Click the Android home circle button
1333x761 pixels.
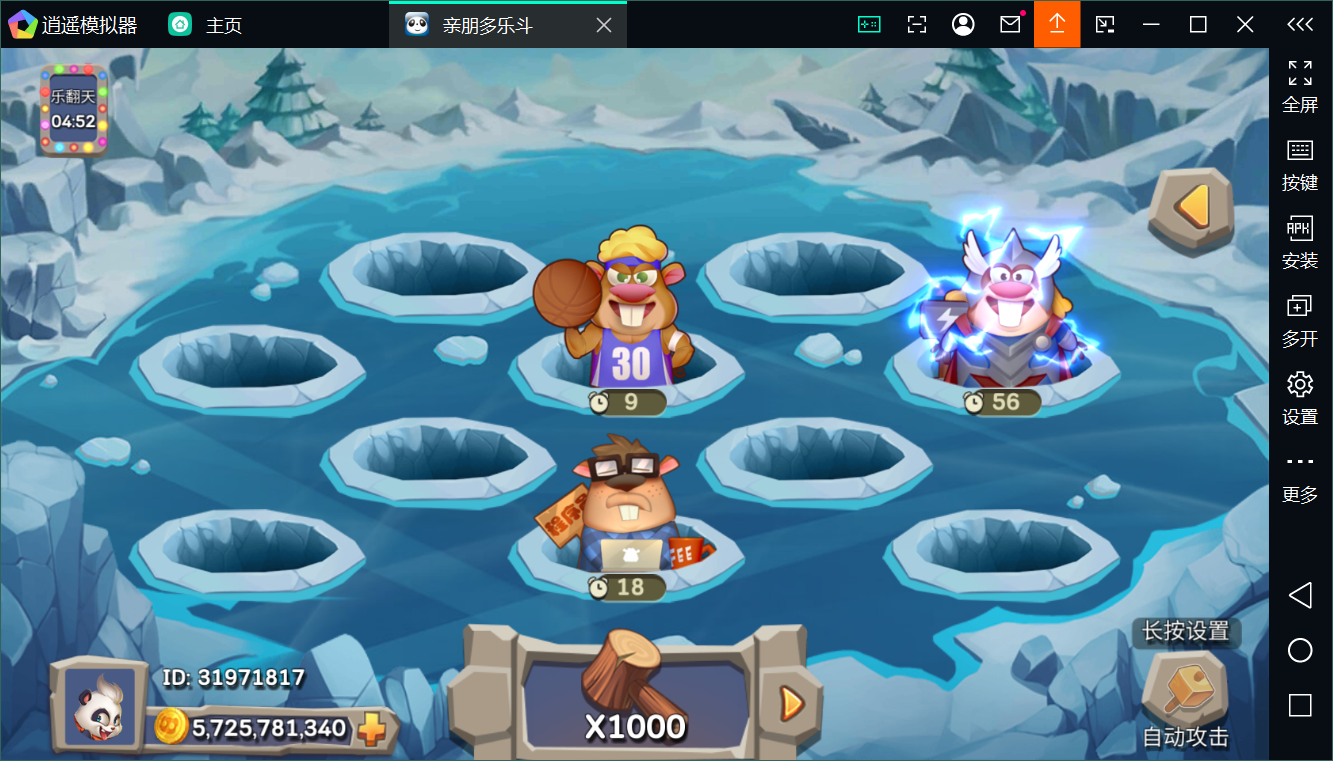[1300, 651]
